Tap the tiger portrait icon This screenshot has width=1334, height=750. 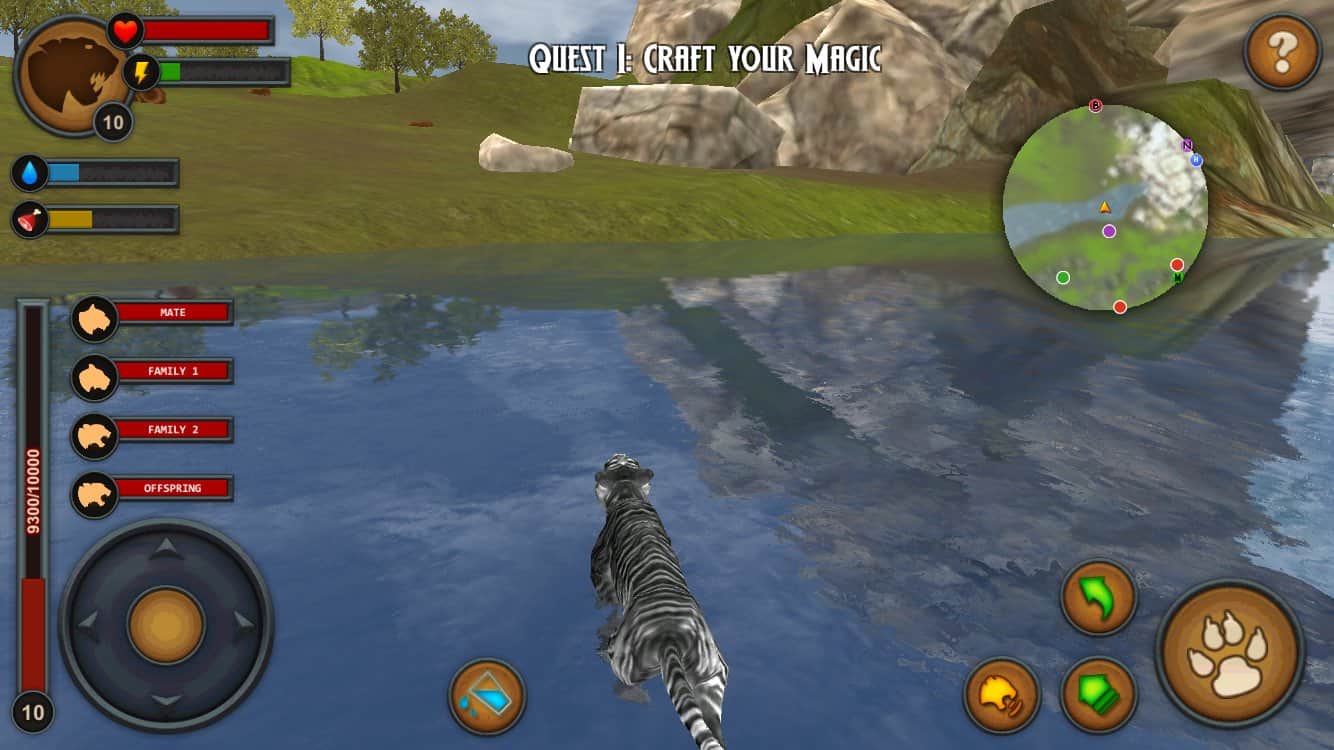click(x=70, y=74)
